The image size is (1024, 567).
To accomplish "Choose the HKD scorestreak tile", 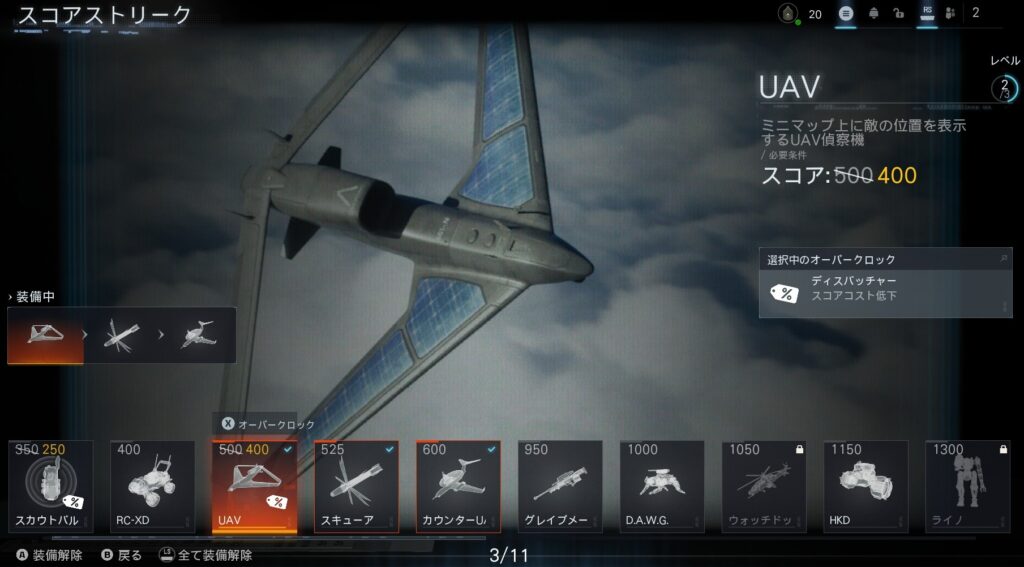I will click(x=866, y=486).
